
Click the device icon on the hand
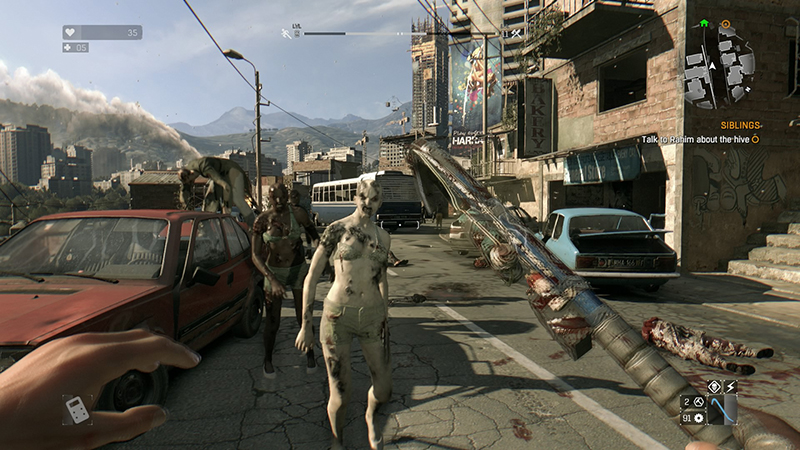75,409
